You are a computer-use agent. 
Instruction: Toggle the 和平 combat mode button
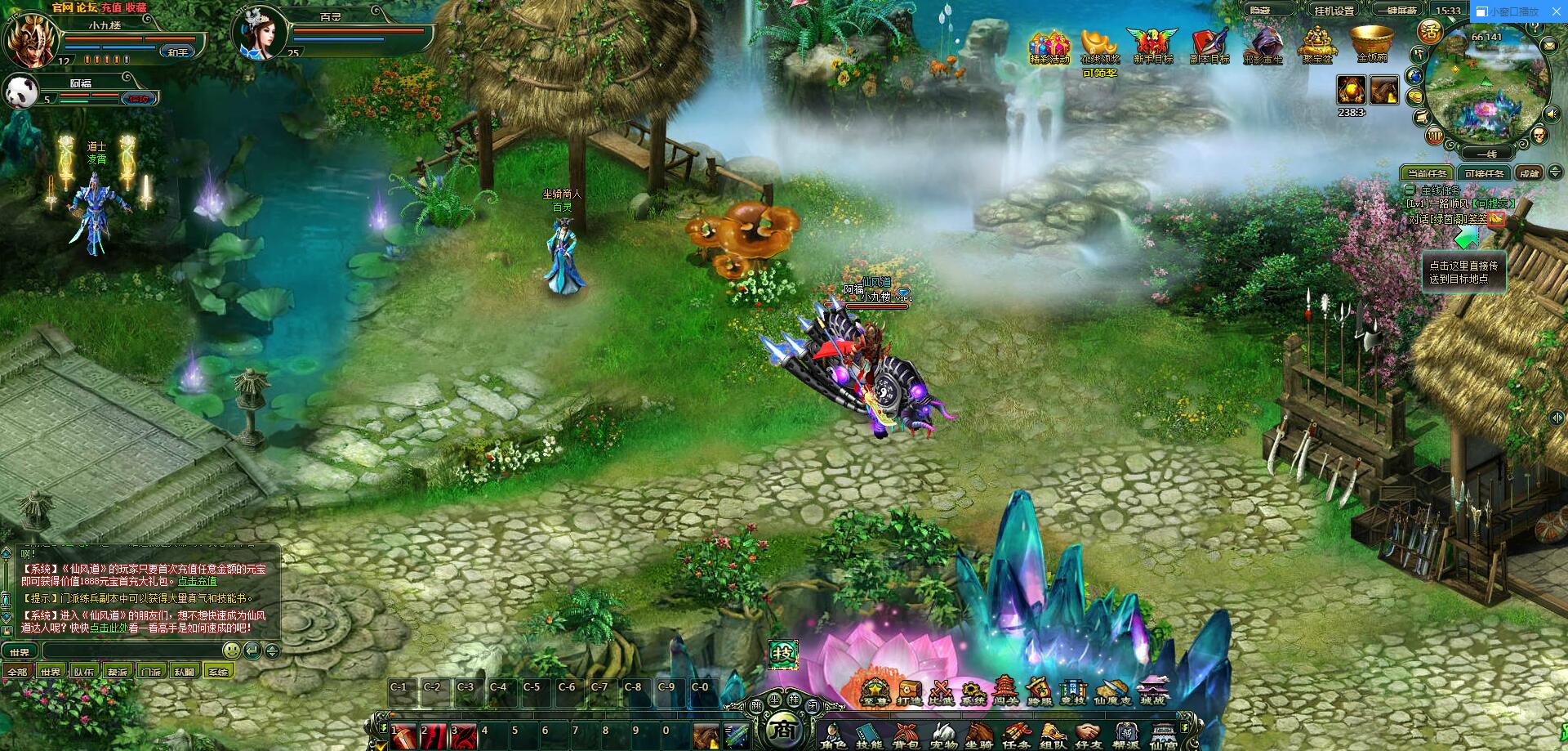177,51
